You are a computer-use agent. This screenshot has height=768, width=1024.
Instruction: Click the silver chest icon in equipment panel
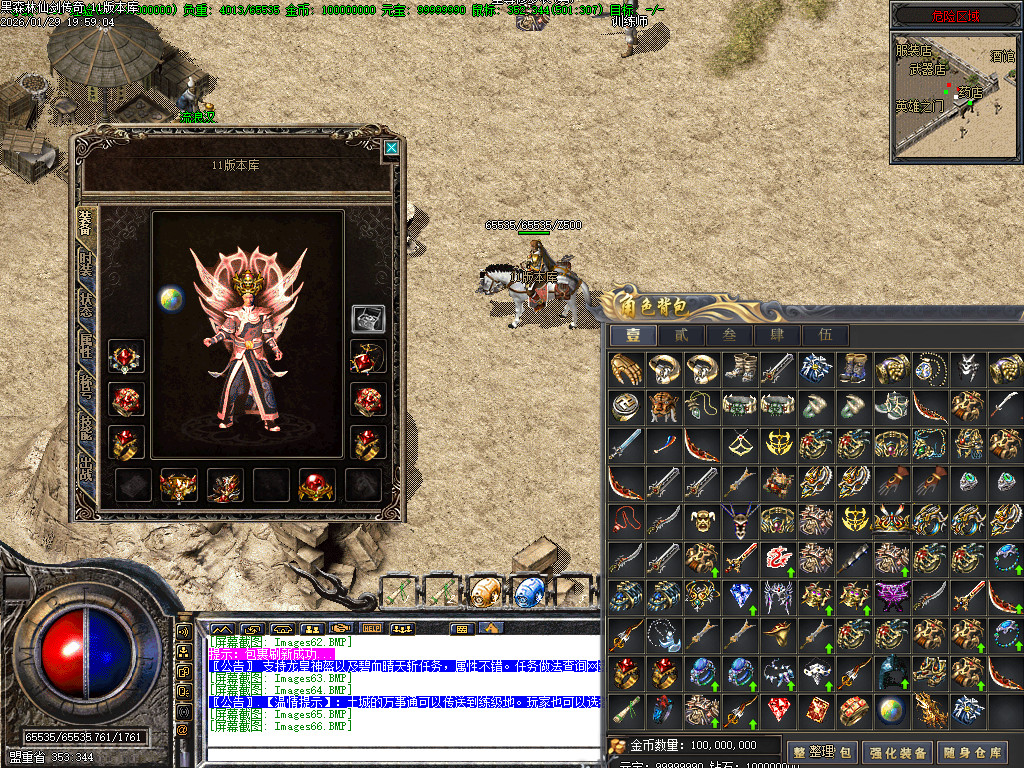click(367, 319)
